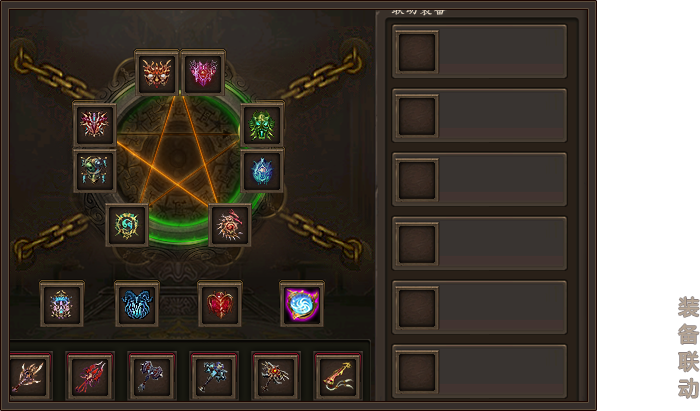Choose the red heart item slot
700x411 pixels.
coord(220,304)
